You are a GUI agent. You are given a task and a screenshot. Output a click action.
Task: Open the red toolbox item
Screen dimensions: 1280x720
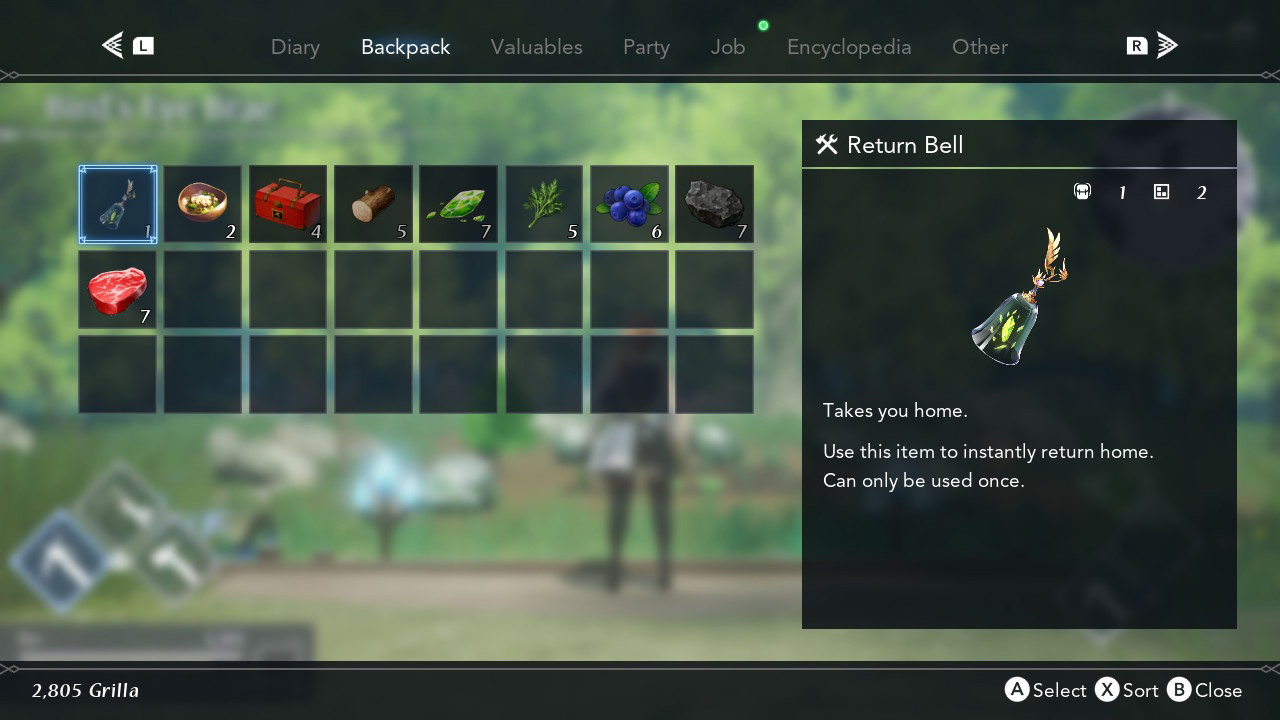click(x=287, y=204)
